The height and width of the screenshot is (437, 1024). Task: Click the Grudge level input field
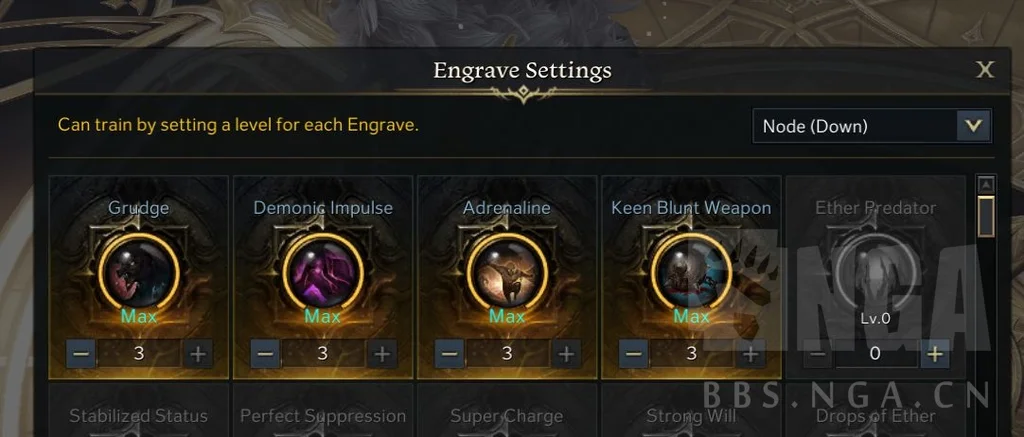140,353
